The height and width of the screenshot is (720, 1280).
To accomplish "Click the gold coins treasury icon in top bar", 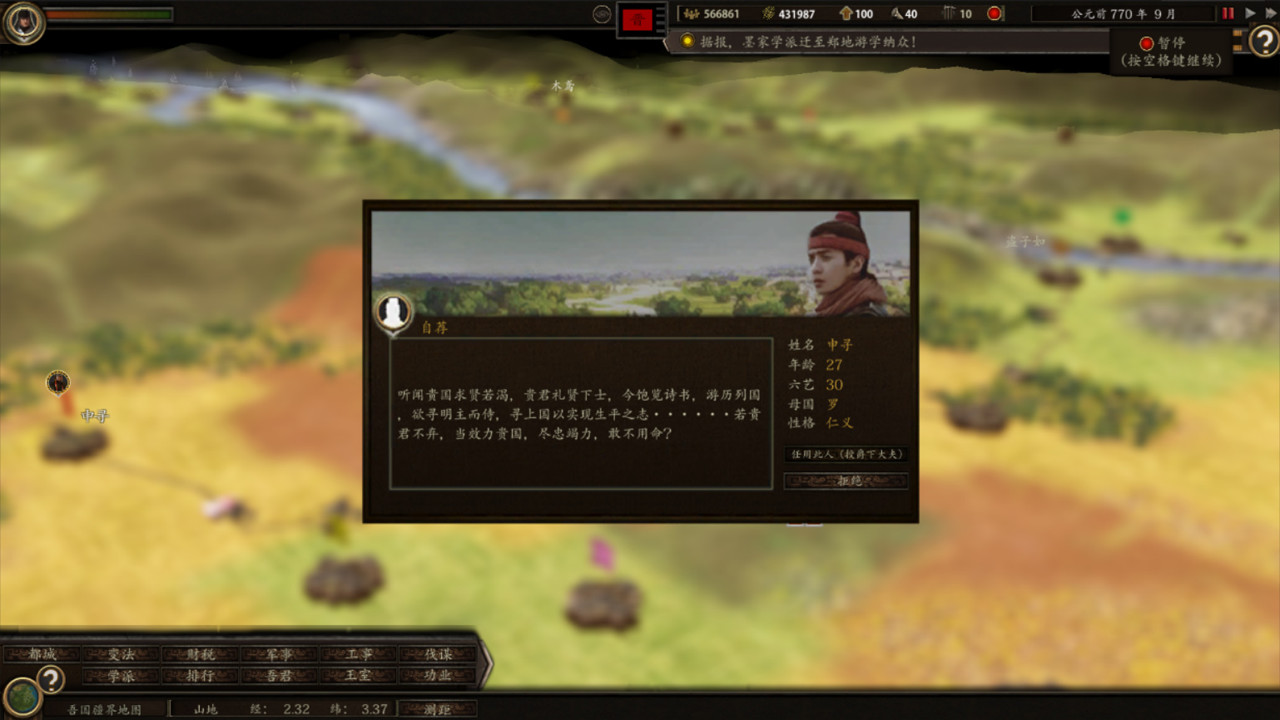I will [x=690, y=13].
